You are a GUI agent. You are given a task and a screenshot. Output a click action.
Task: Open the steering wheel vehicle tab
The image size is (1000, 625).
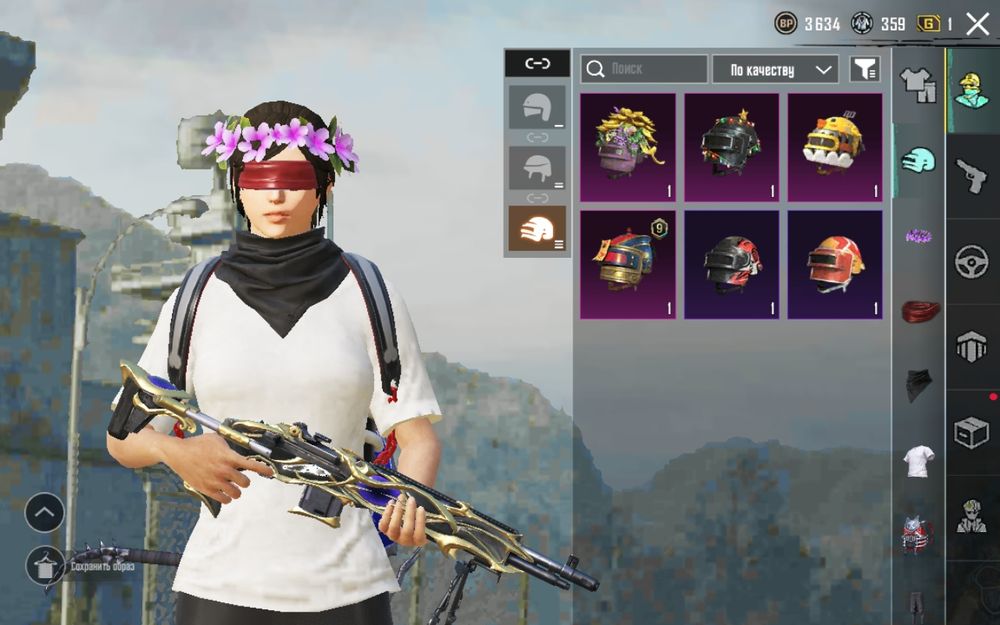point(972,261)
